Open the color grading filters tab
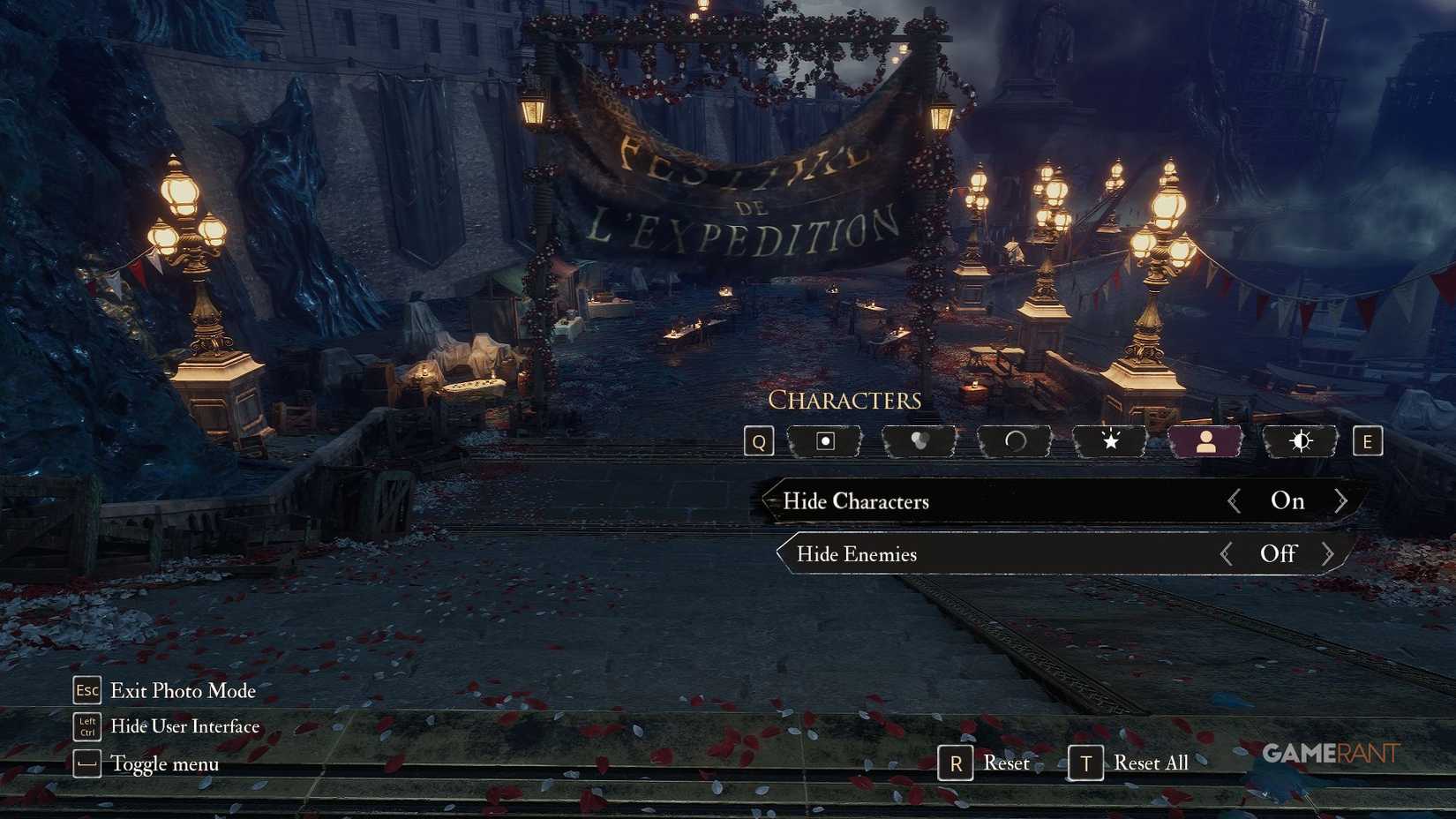The width and height of the screenshot is (1456, 819). (x=919, y=441)
